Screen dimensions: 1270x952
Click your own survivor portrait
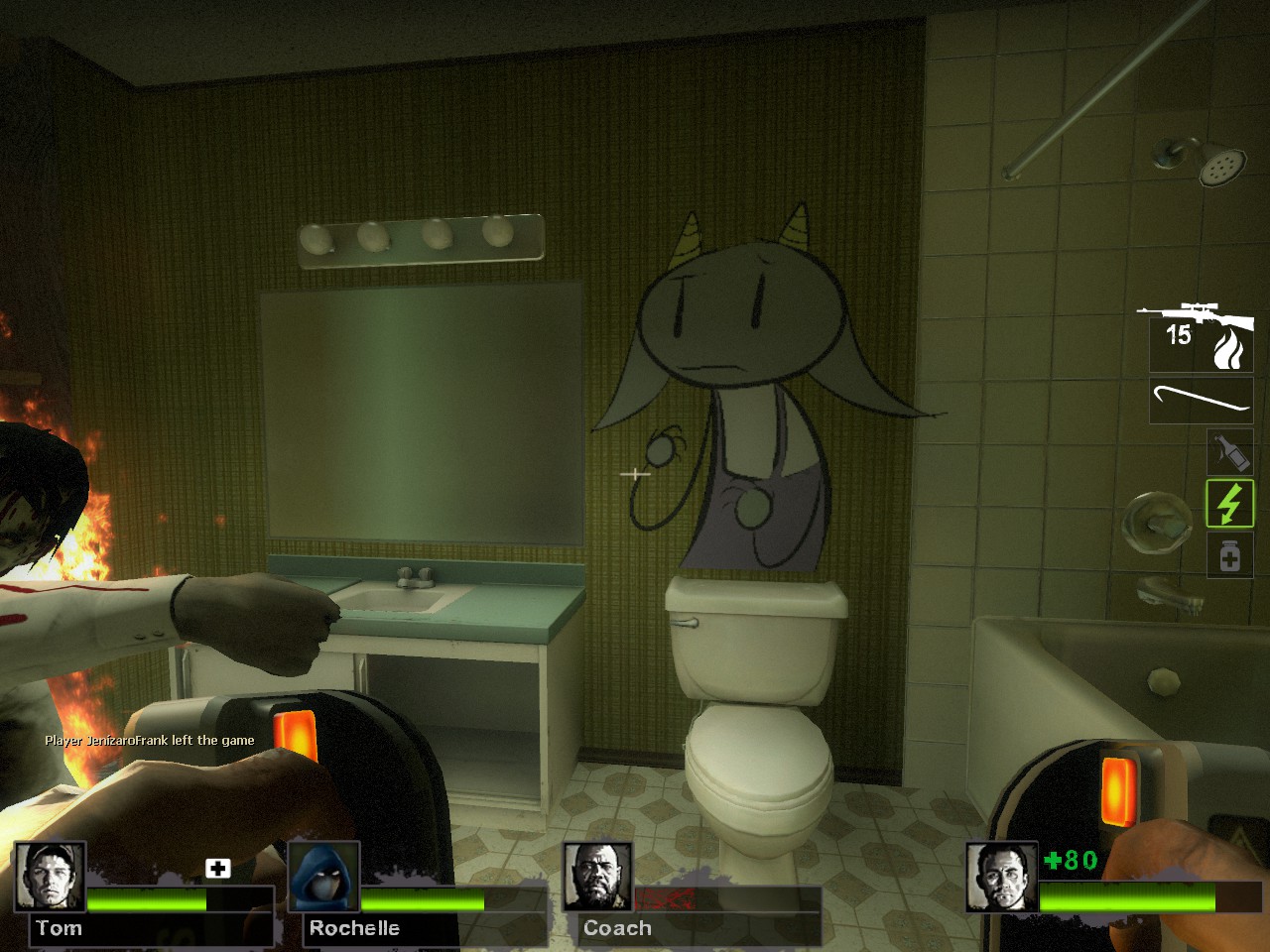pos(1001,877)
